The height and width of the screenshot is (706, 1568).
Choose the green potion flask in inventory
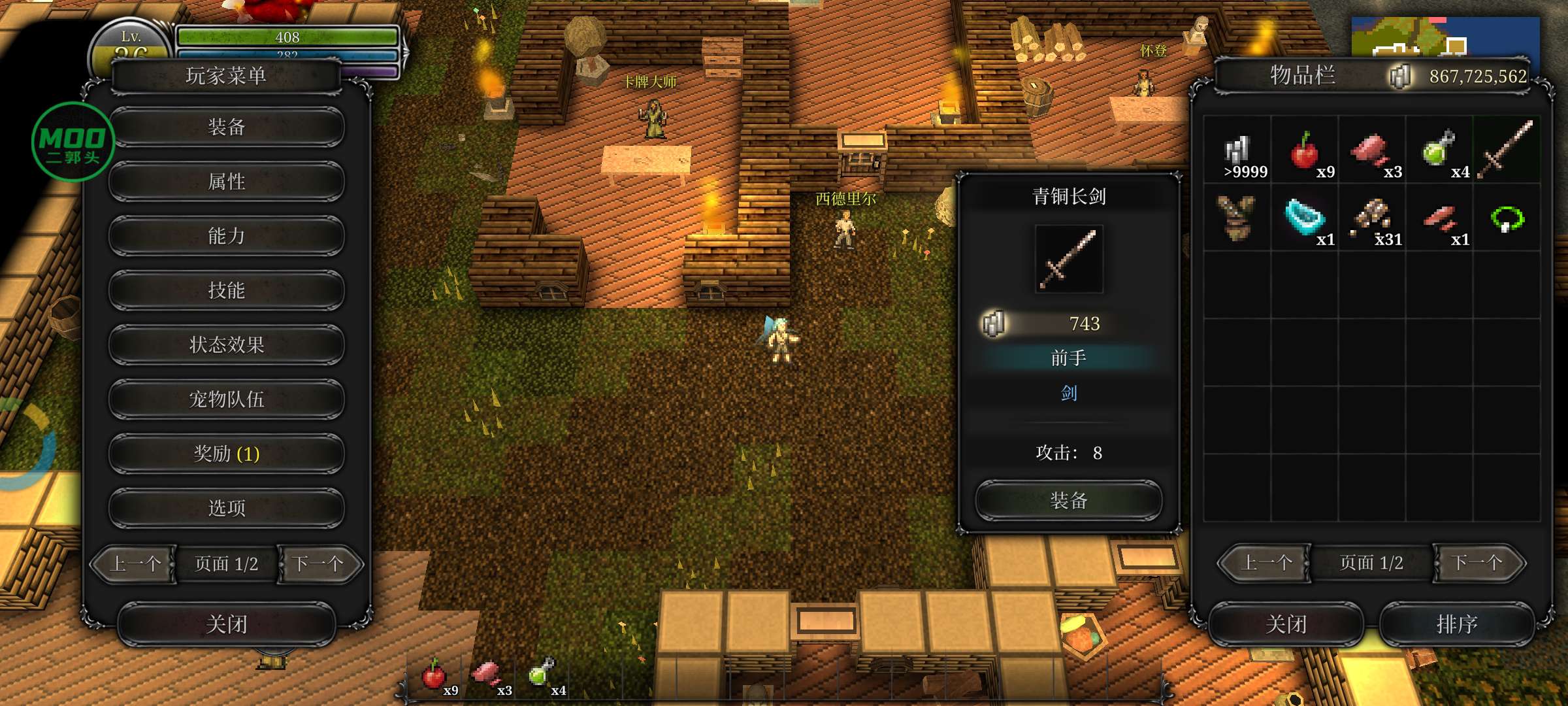1438,150
